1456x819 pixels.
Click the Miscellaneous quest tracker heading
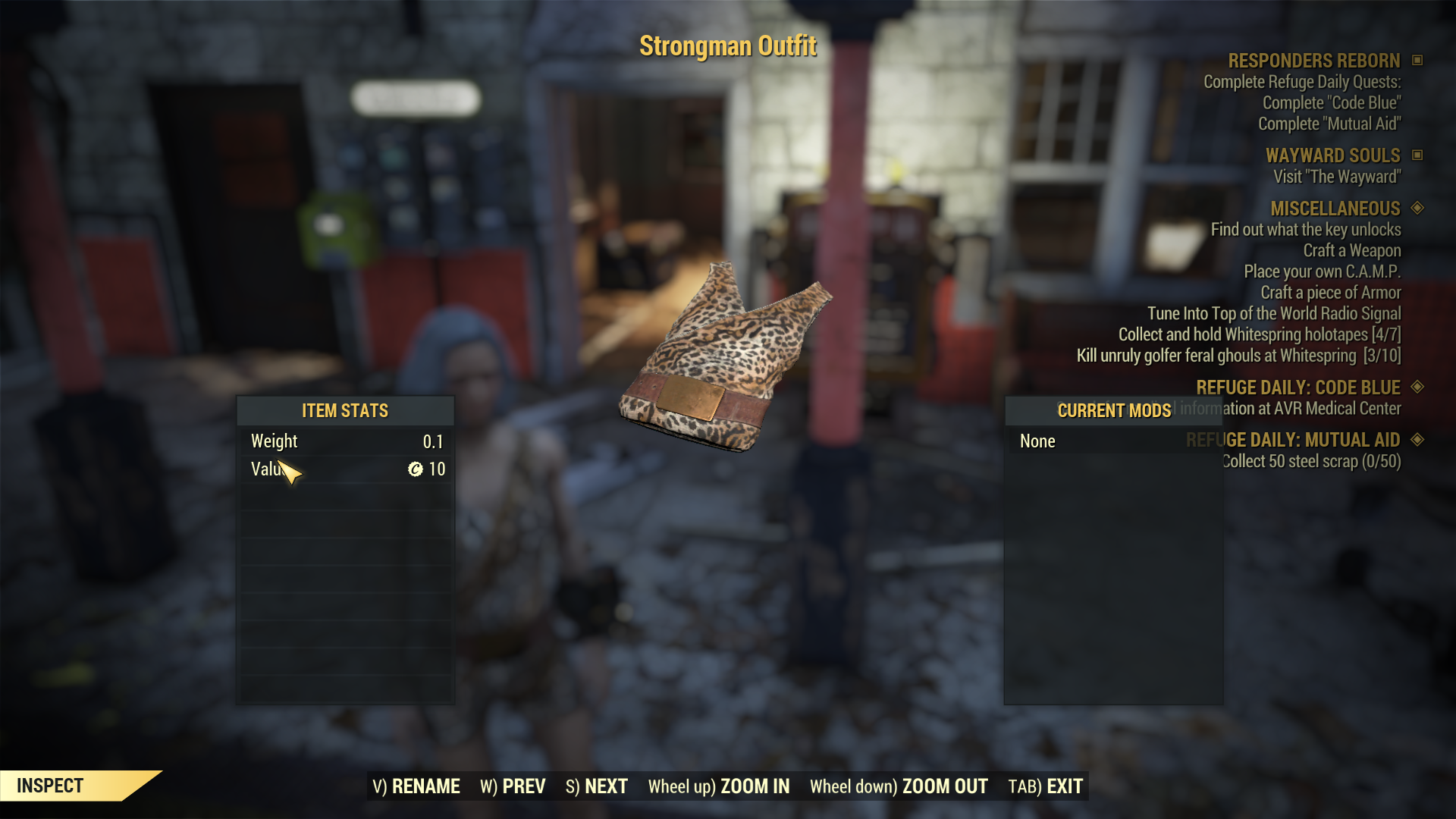[1335, 209]
